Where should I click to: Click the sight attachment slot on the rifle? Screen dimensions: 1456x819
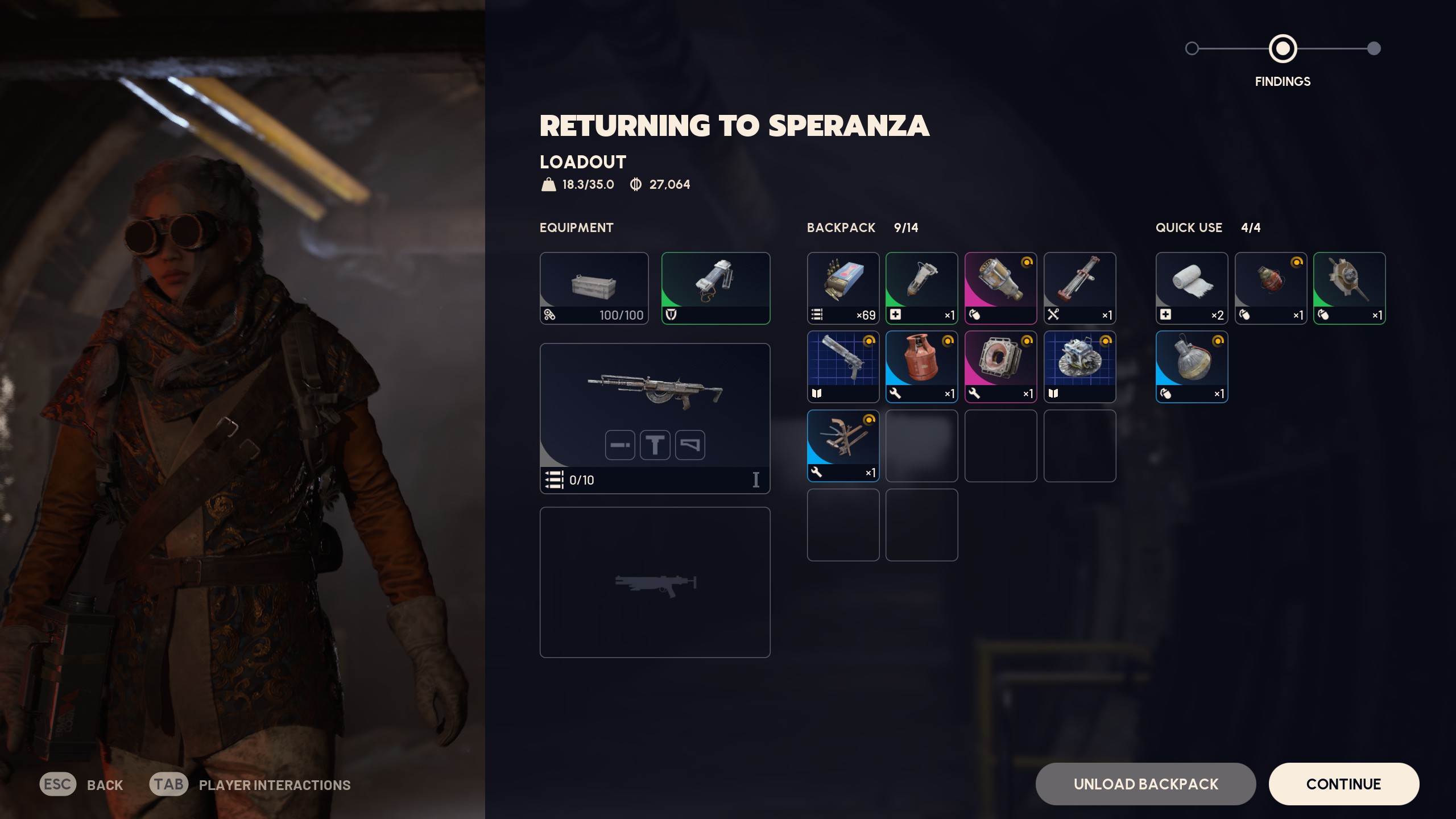655,445
